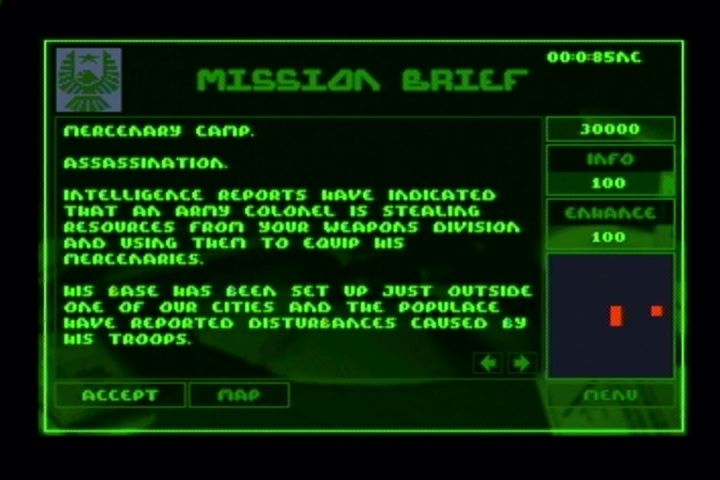Accept the Mercenary Camp mission
Image resolution: width=720 pixels, height=480 pixels.
coord(120,395)
